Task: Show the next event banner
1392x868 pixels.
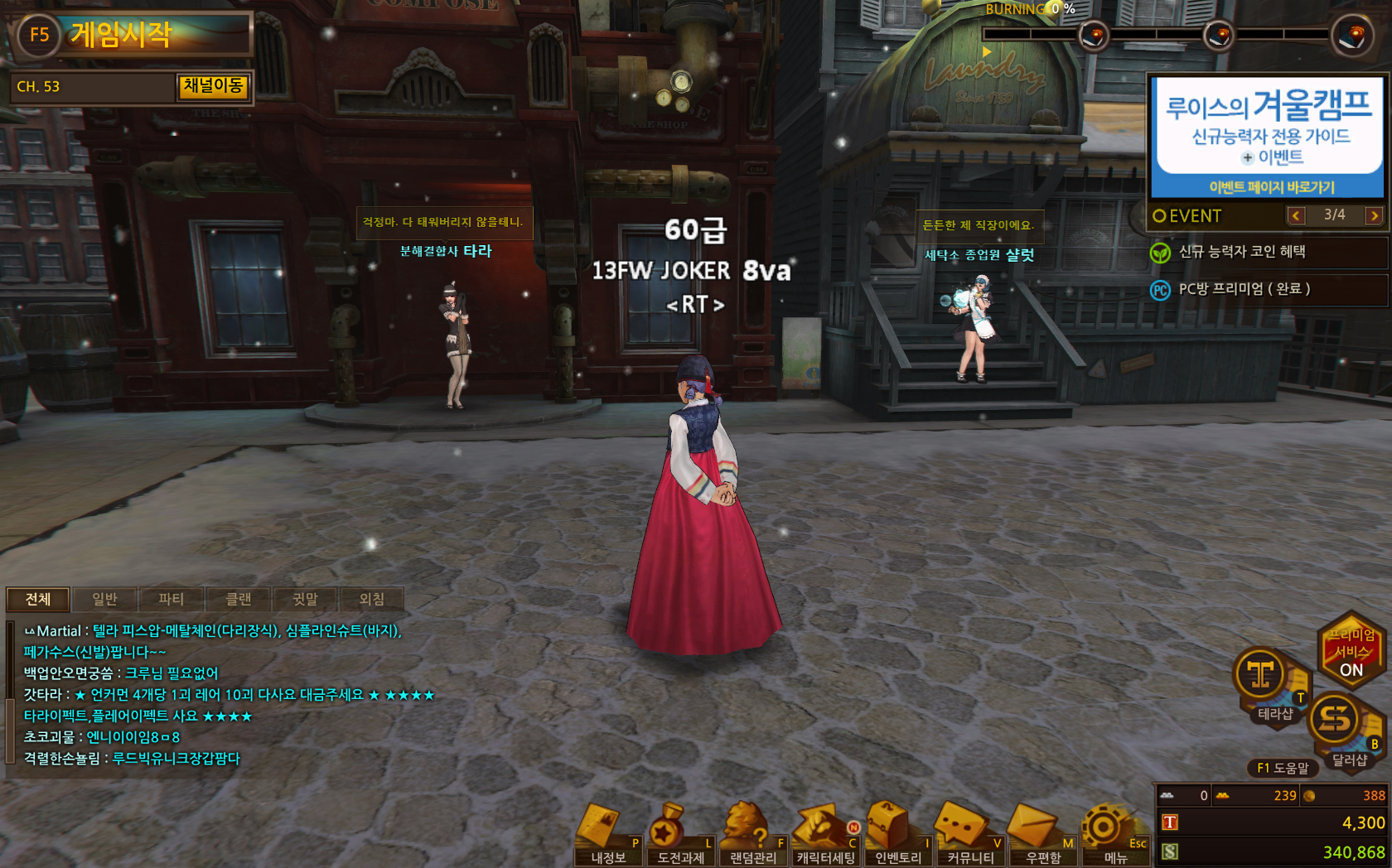Action: click(x=1374, y=215)
